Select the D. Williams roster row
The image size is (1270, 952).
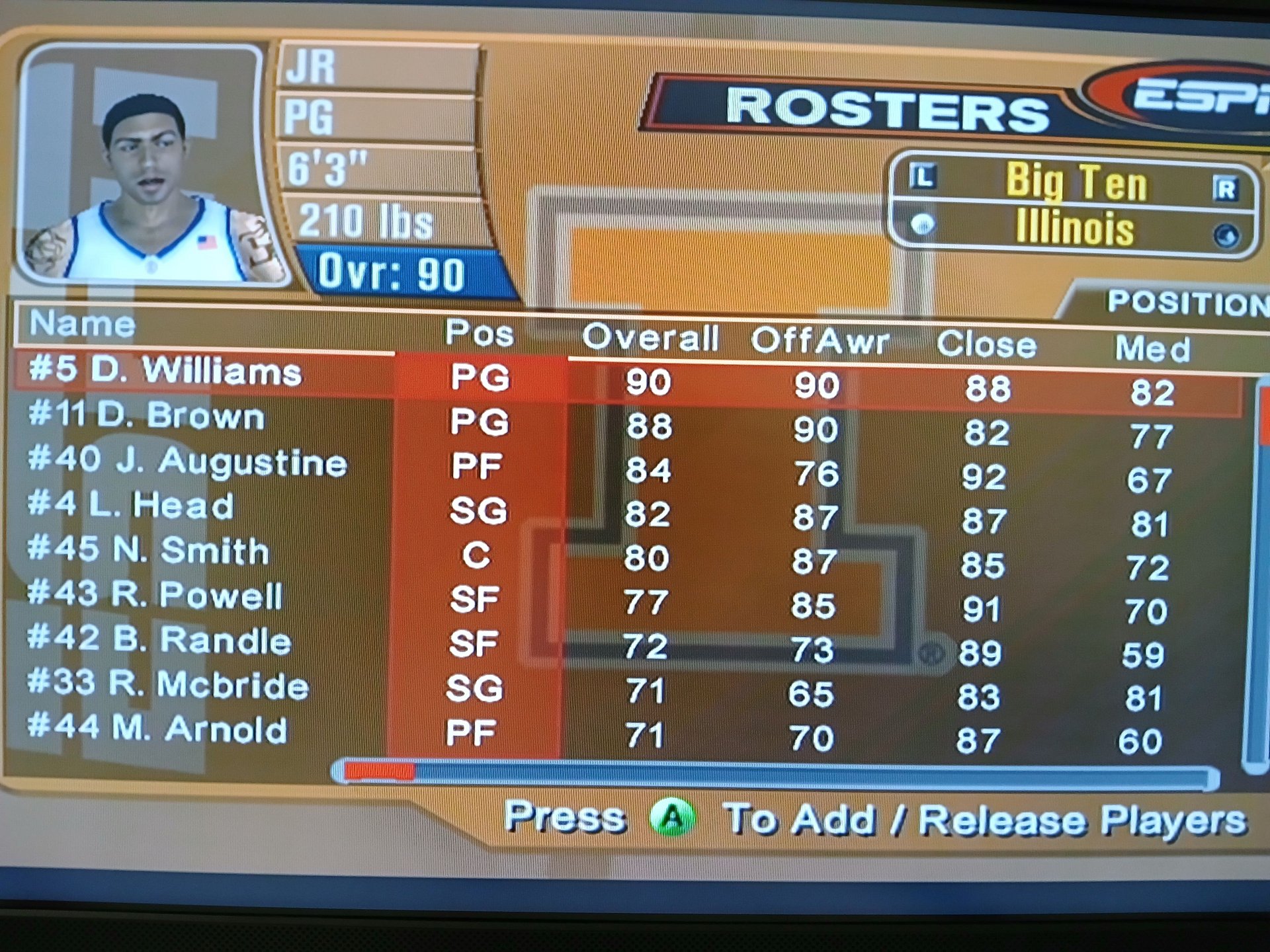[x=165, y=372]
